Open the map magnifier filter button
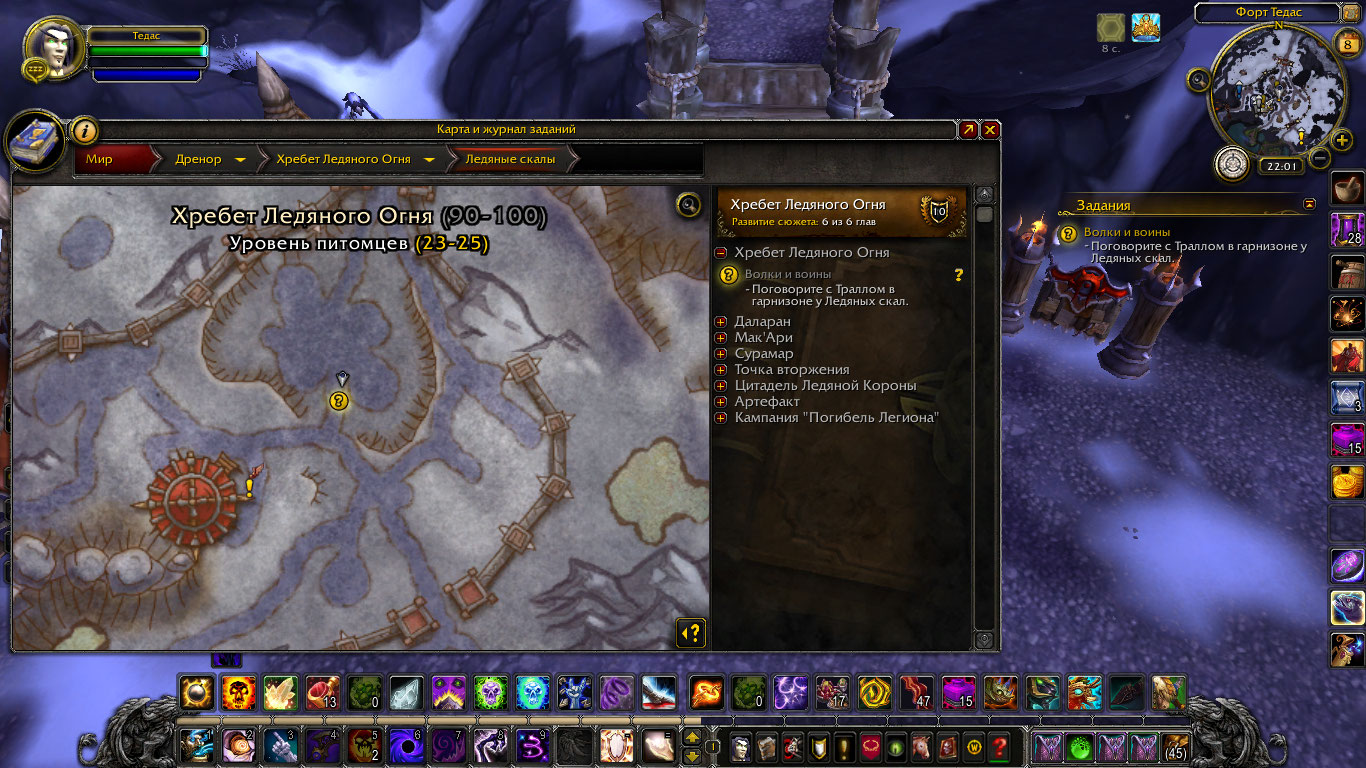This screenshot has height=768, width=1366. [x=689, y=205]
